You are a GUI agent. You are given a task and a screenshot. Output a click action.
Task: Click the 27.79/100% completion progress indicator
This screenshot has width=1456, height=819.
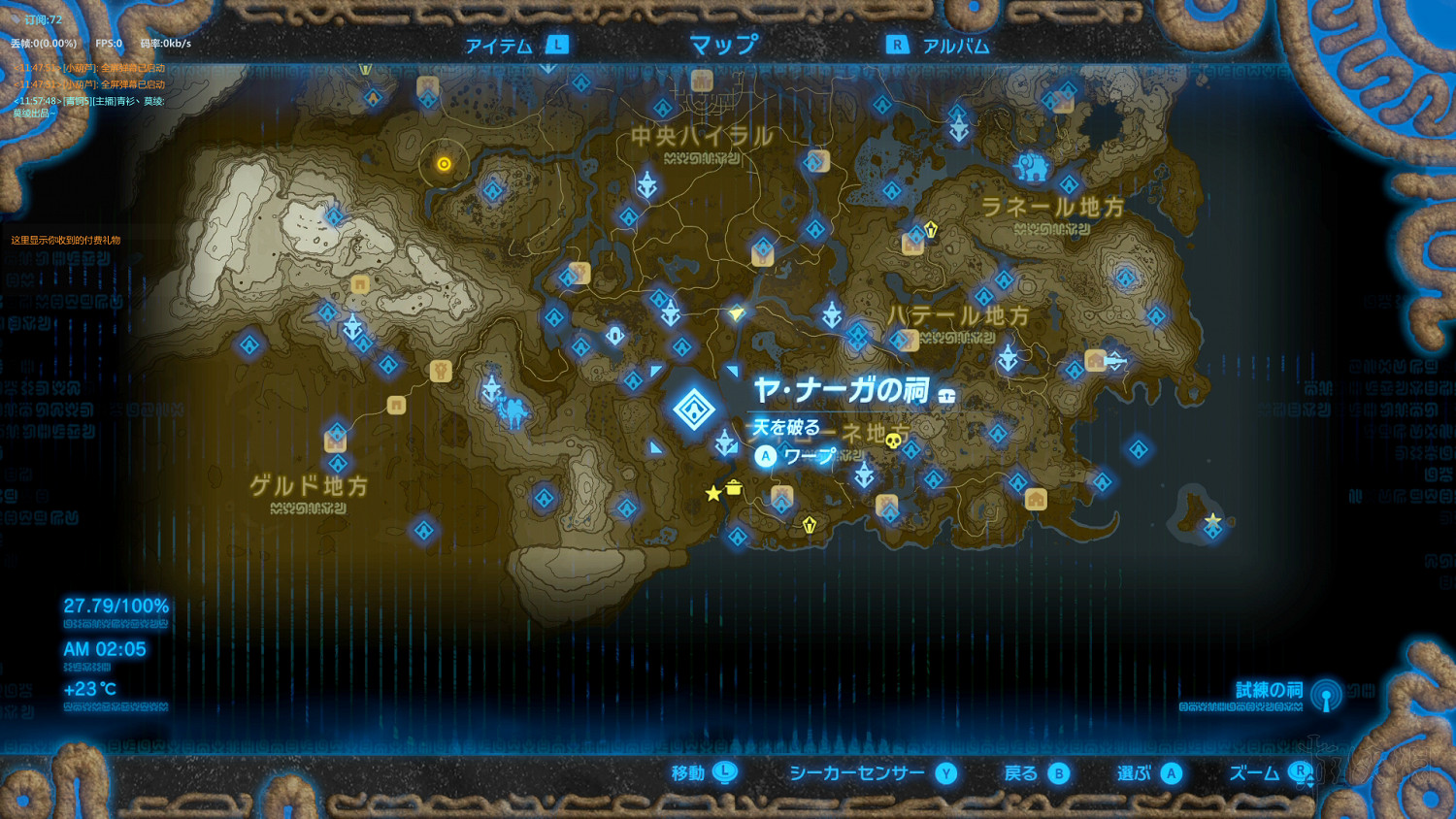(116, 605)
